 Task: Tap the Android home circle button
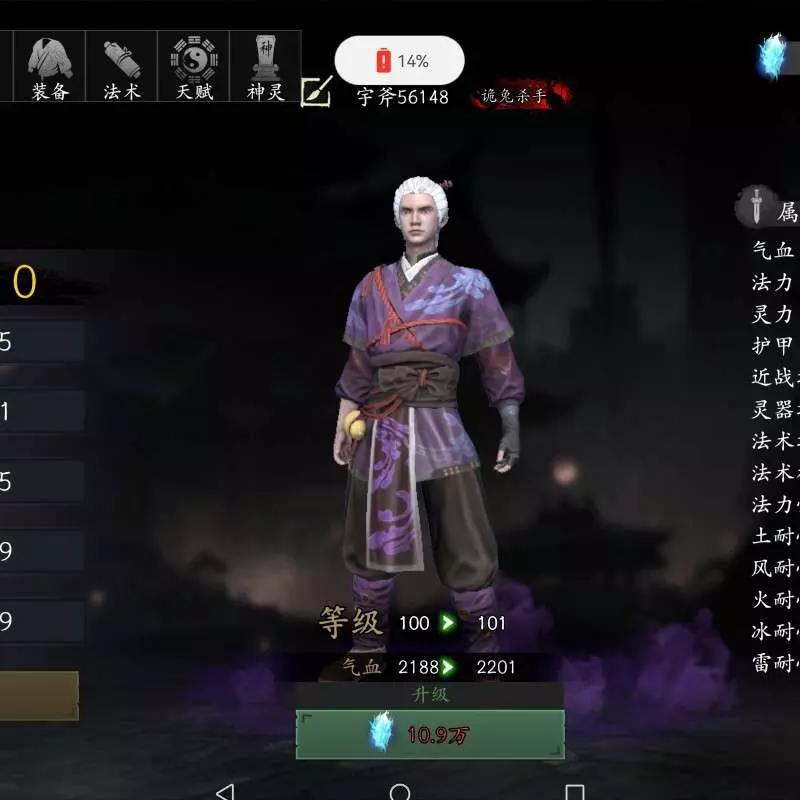click(x=400, y=792)
